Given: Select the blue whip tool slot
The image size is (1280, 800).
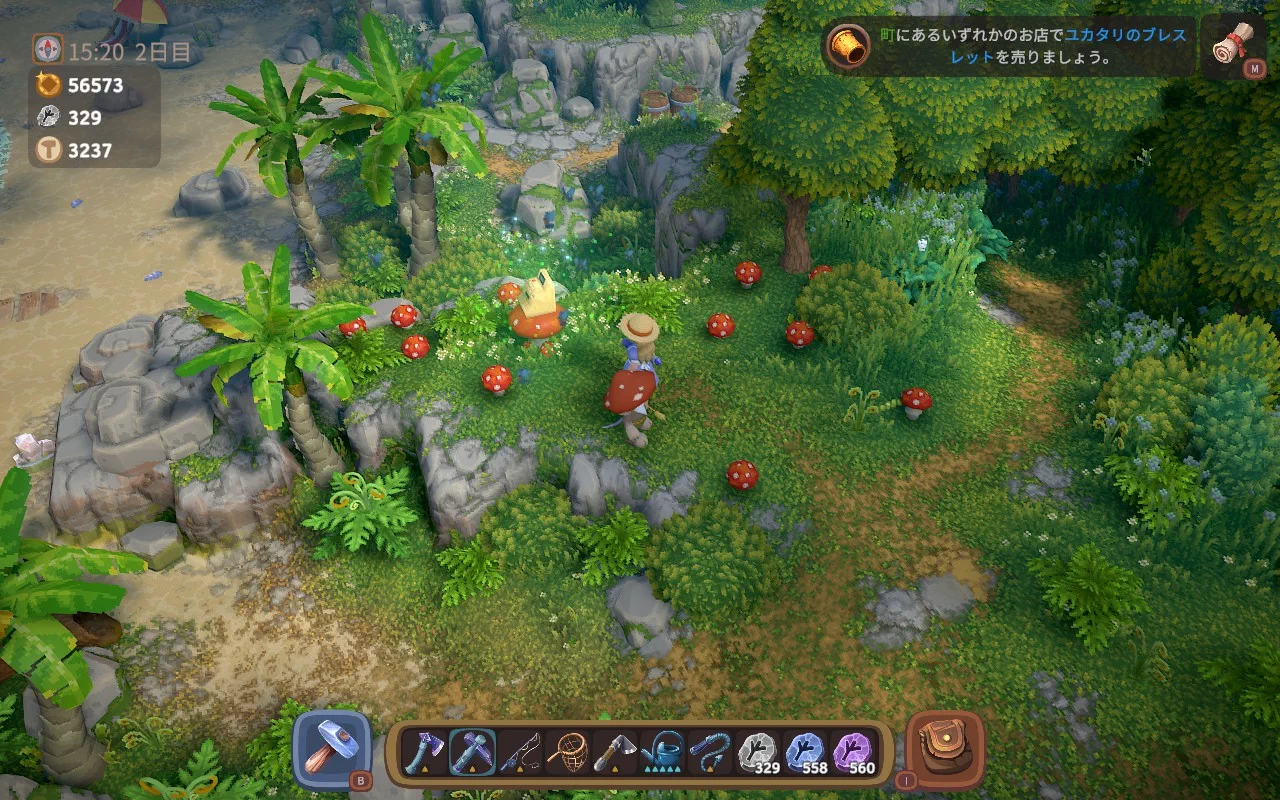Looking at the screenshot, I should click(711, 751).
